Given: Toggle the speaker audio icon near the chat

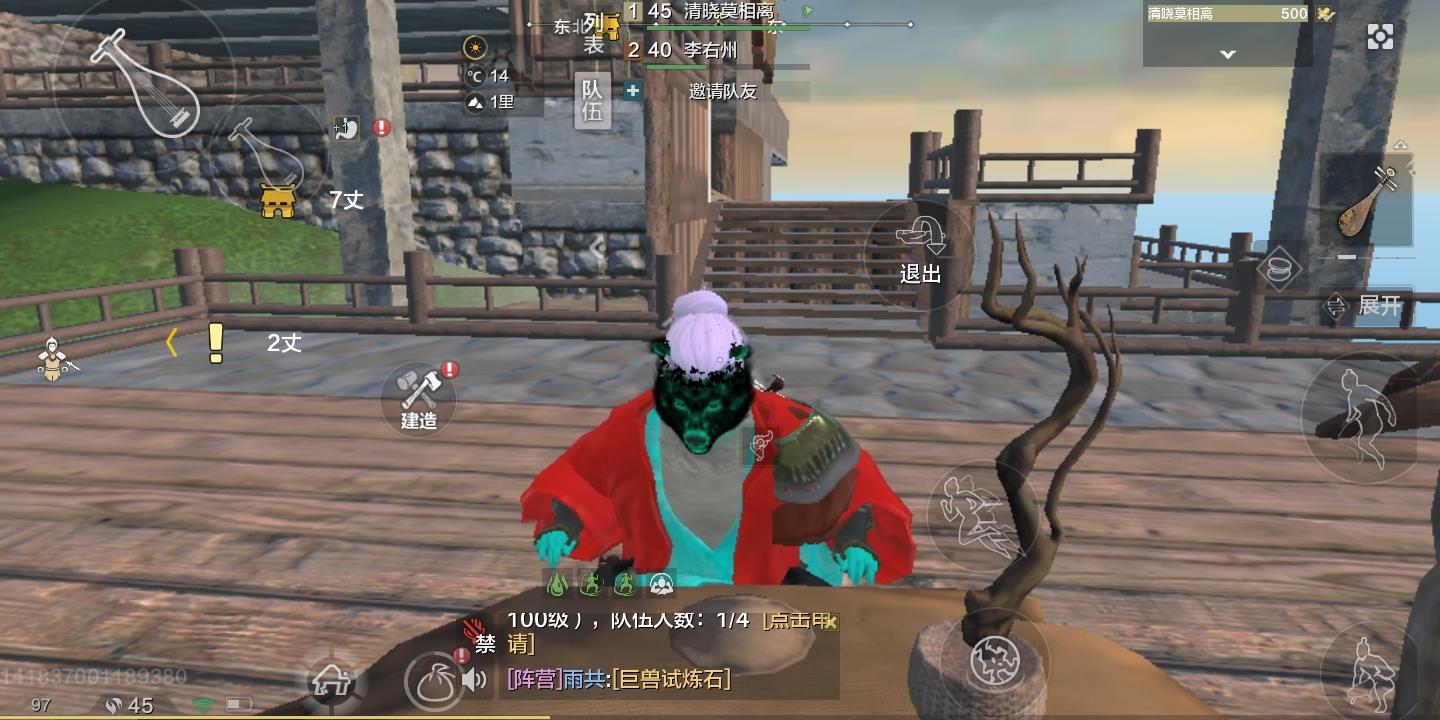Looking at the screenshot, I should (x=474, y=679).
